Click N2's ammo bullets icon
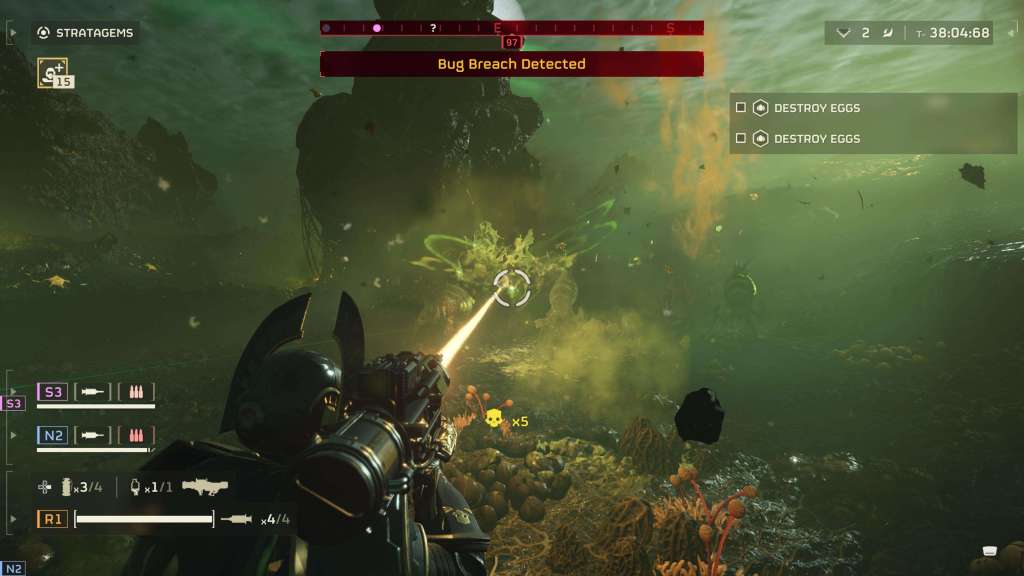The height and width of the screenshot is (576, 1024). tap(136, 435)
